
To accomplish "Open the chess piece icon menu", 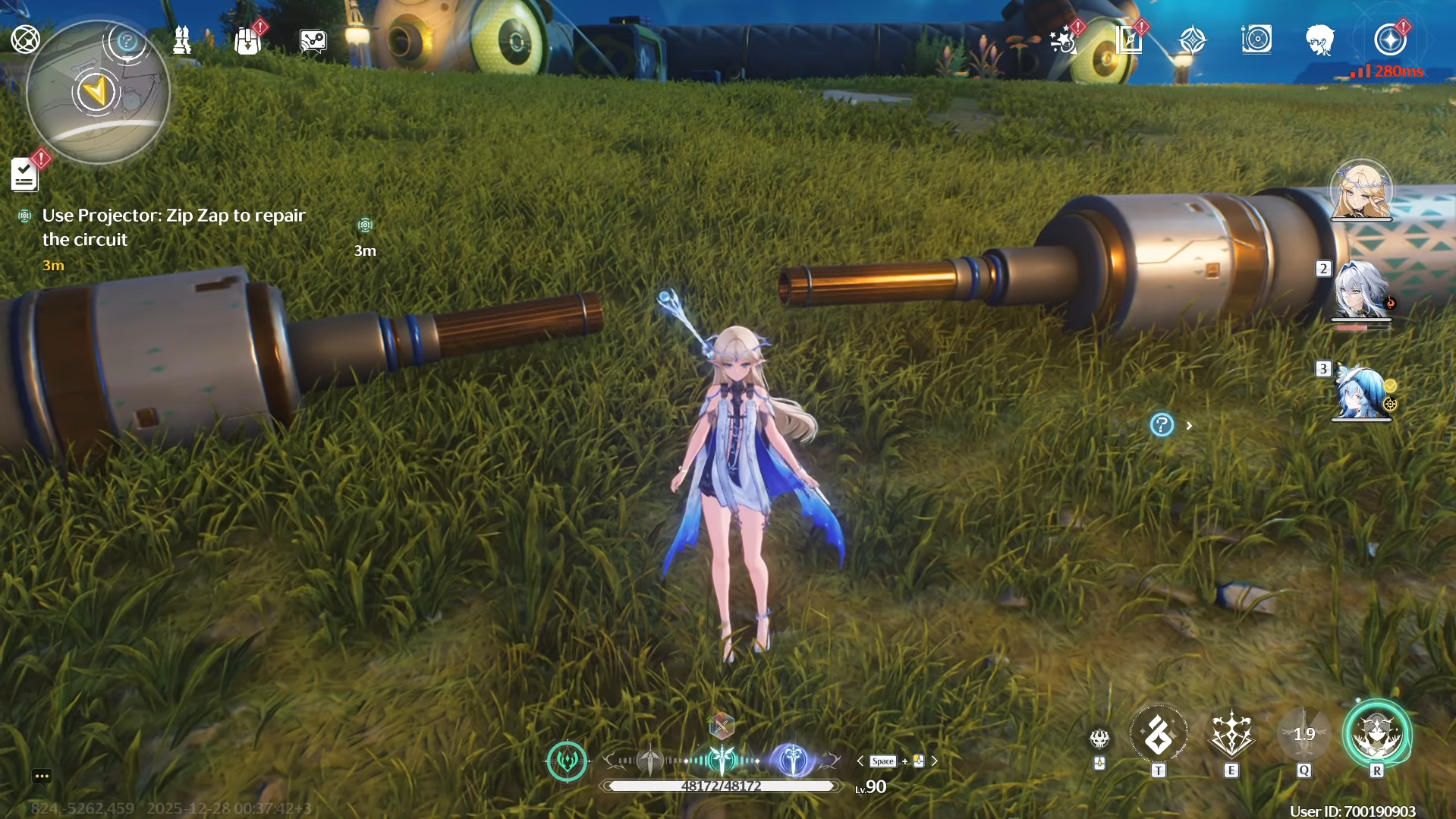I will (x=182, y=40).
